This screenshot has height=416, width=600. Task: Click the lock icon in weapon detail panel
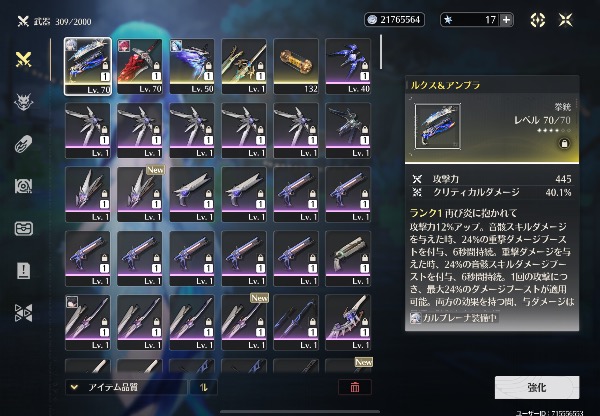564,144
